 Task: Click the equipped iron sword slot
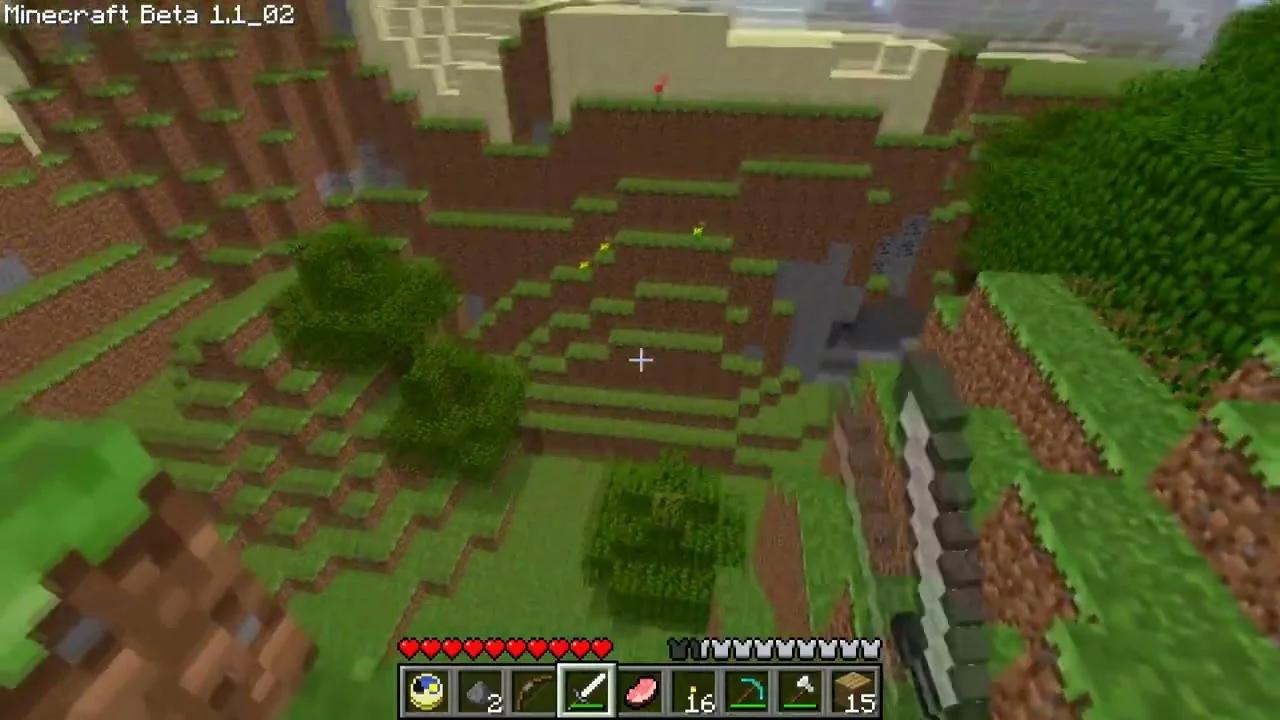click(x=587, y=690)
